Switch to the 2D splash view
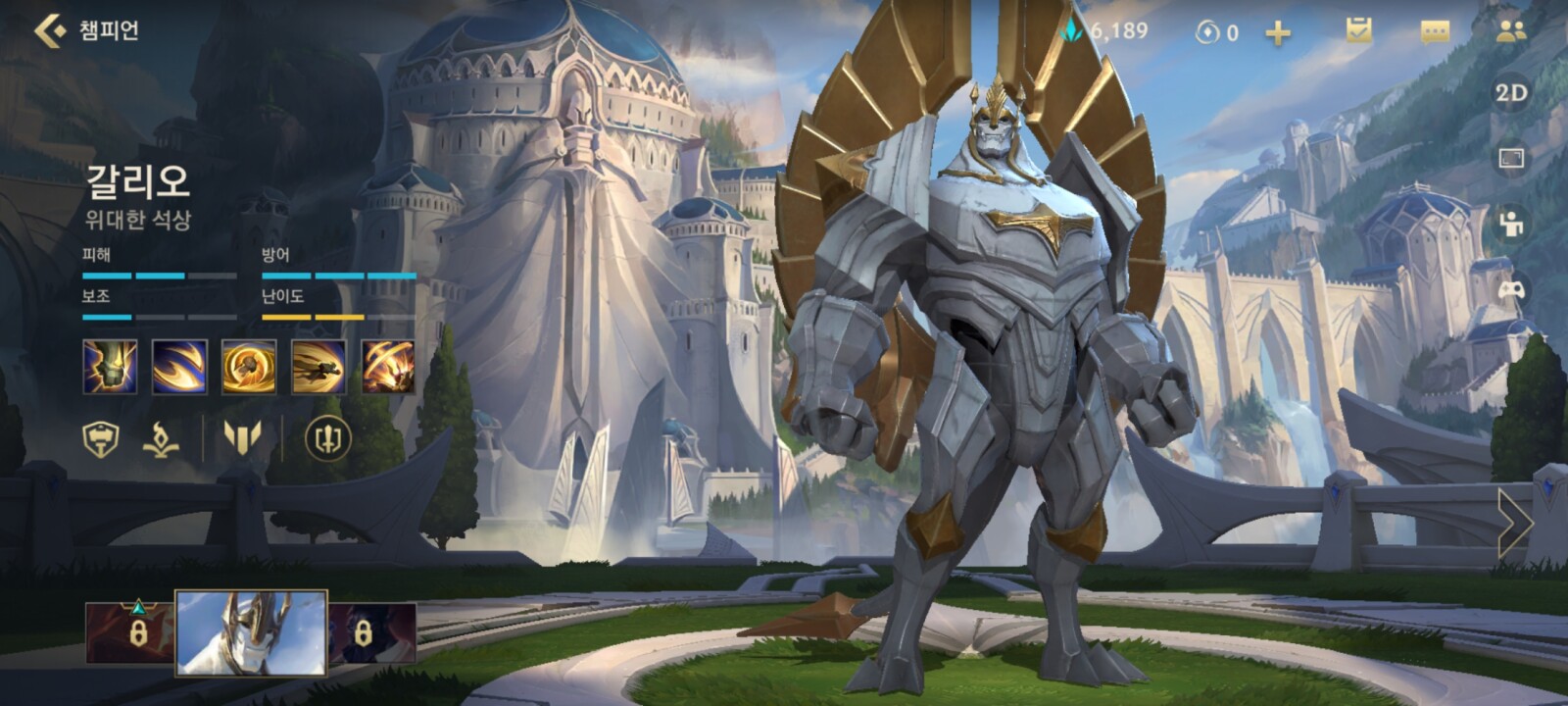 pyautogui.click(x=1511, y=93)
